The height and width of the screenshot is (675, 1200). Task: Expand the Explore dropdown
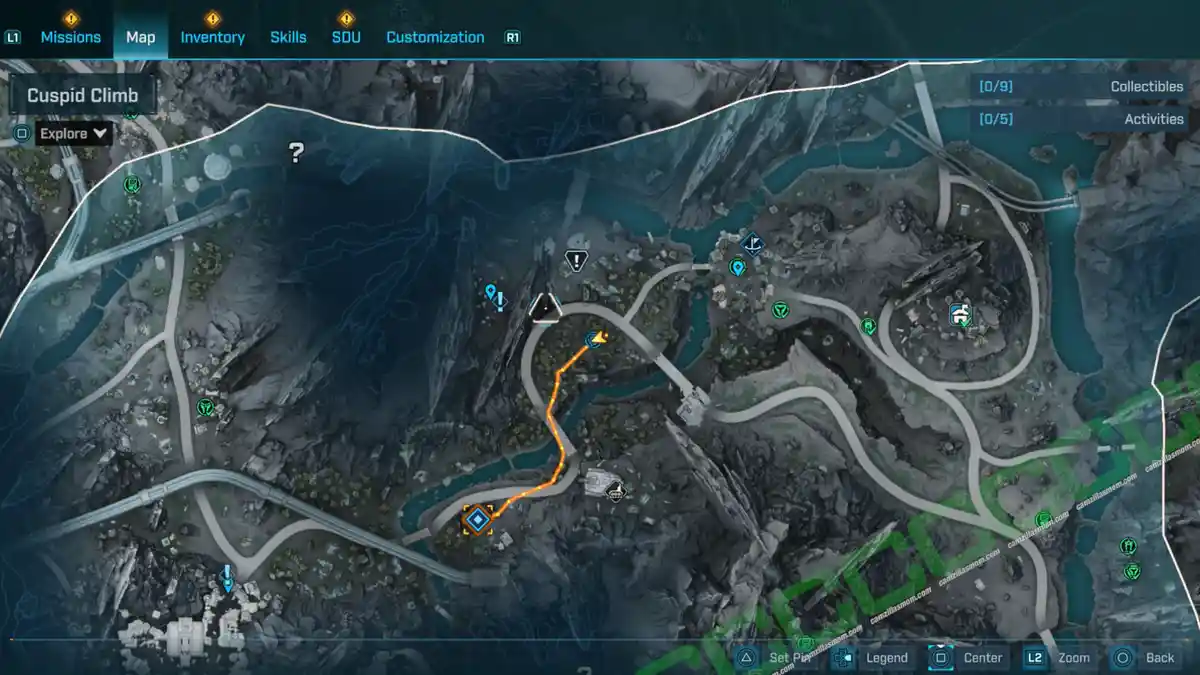[74, 133]
